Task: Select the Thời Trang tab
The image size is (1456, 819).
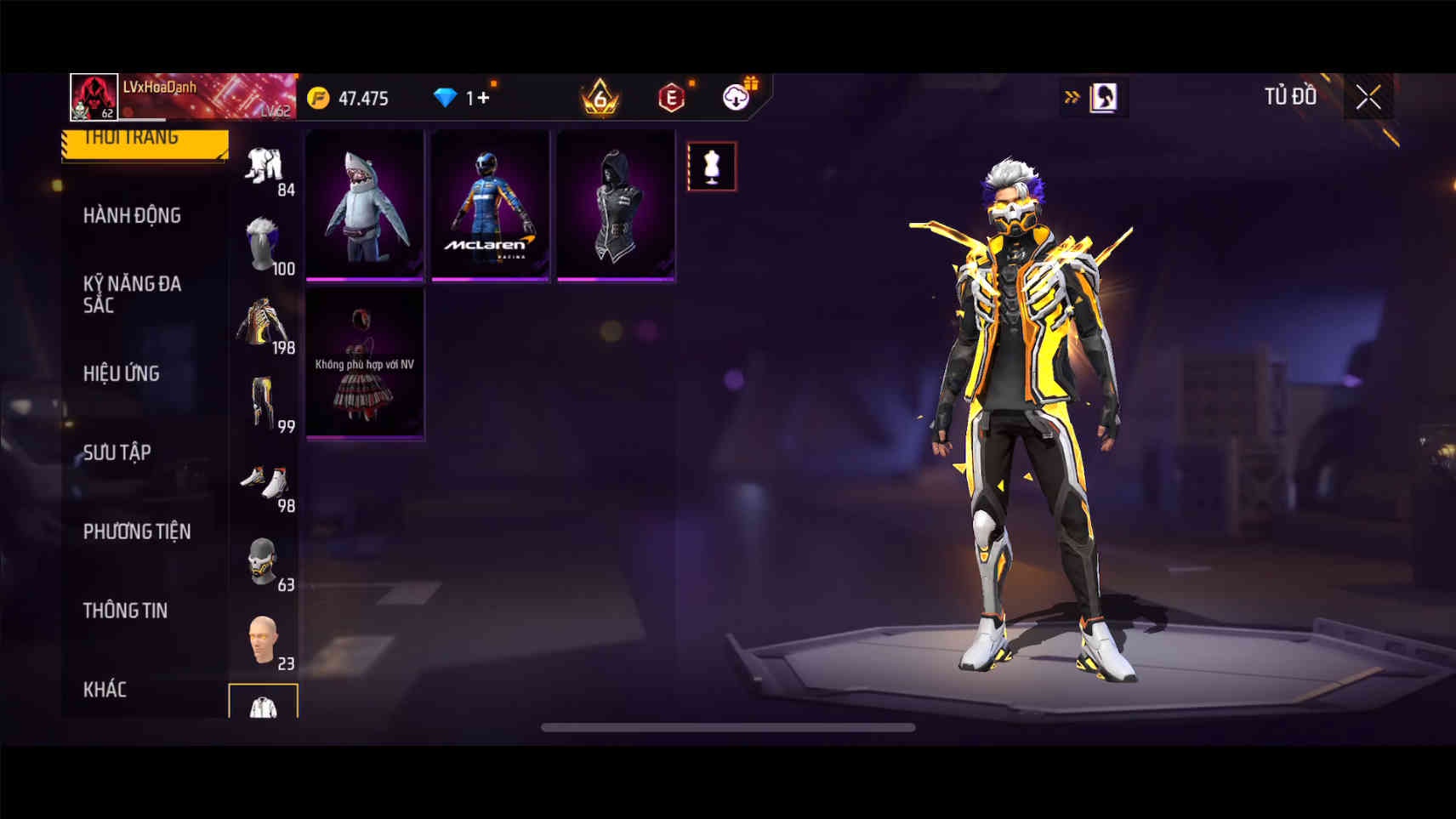Action: [145, 141]
